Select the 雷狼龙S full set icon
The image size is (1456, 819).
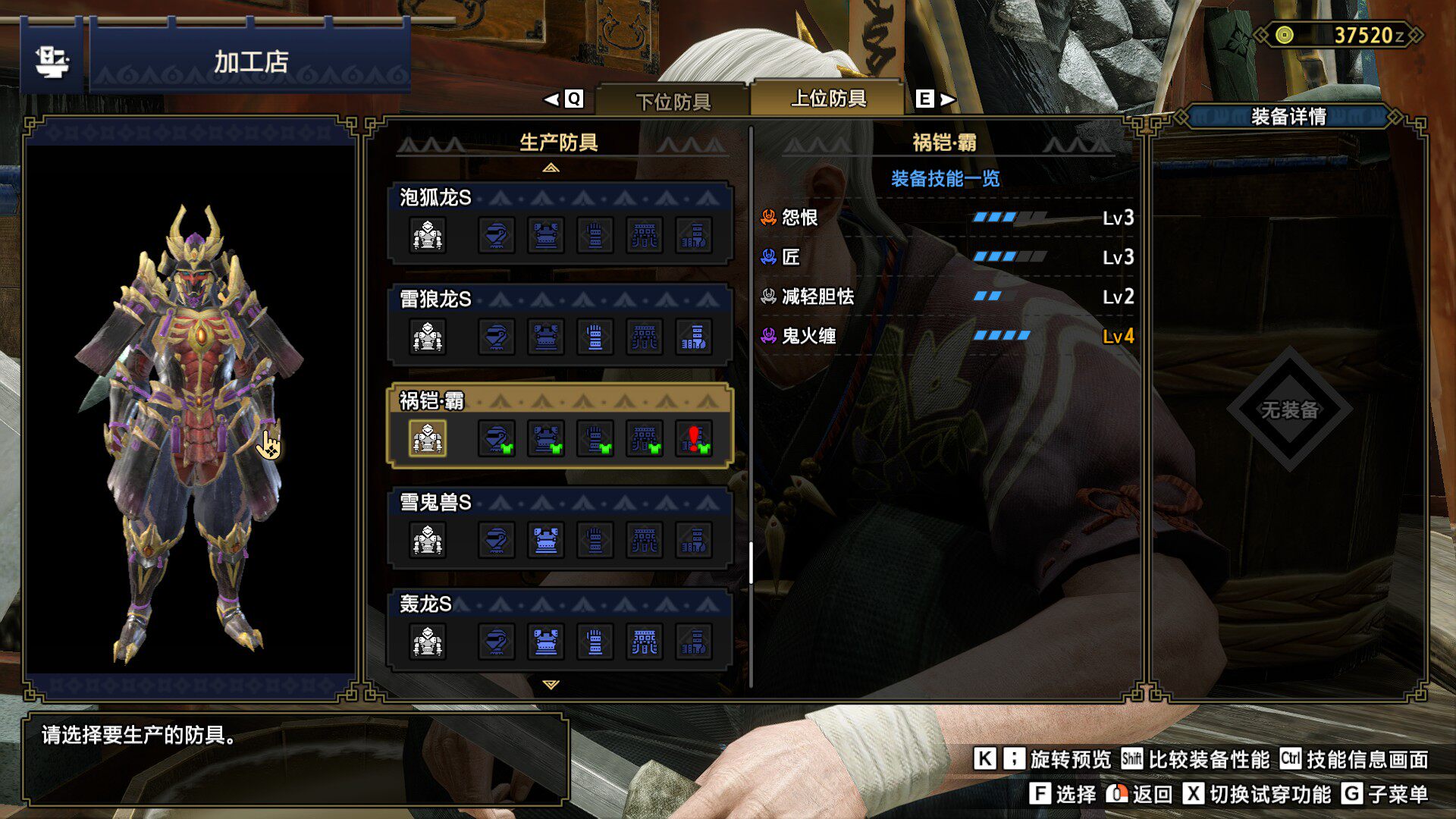428,337
